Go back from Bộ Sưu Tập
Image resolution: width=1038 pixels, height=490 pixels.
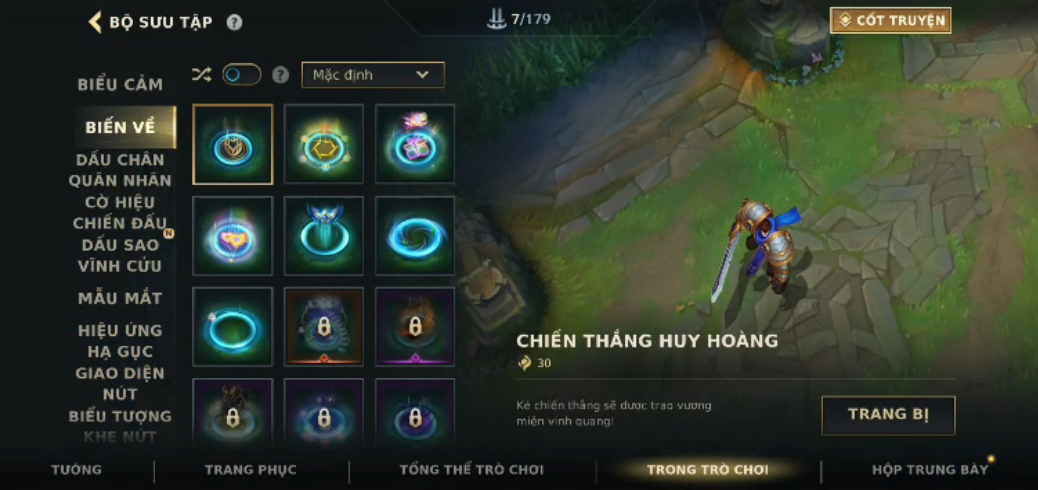[x=96, y=22]
